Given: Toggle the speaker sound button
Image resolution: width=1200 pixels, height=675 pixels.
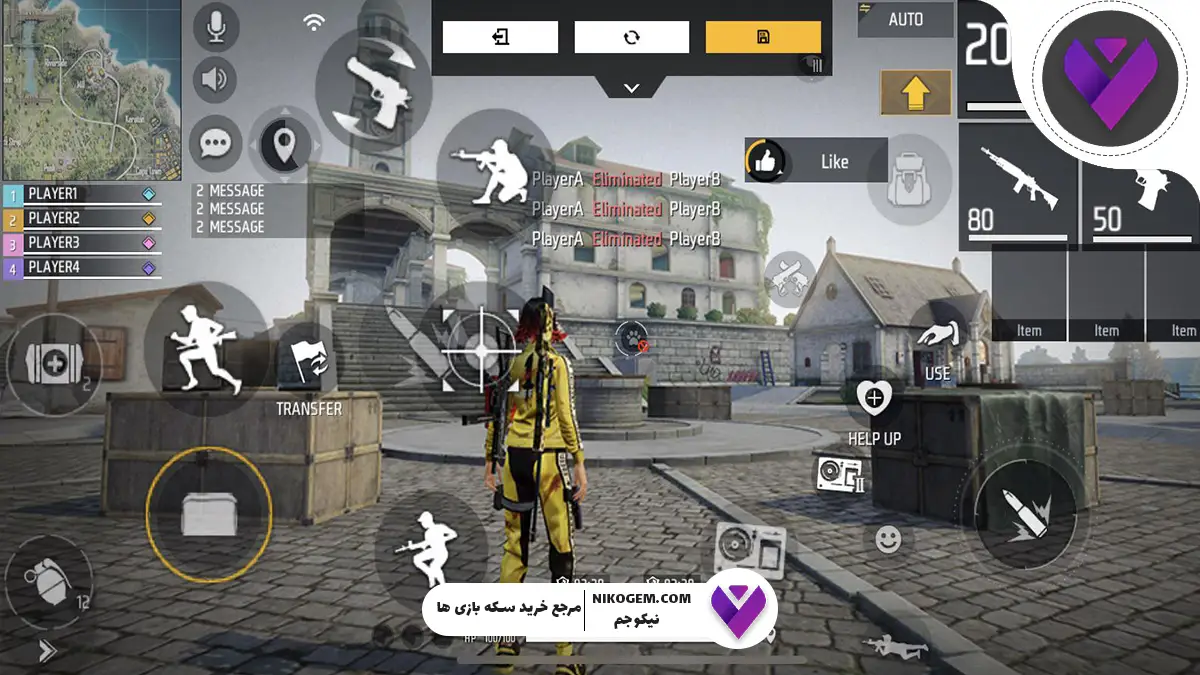Looking at the screenshot, I should [215, 80].
